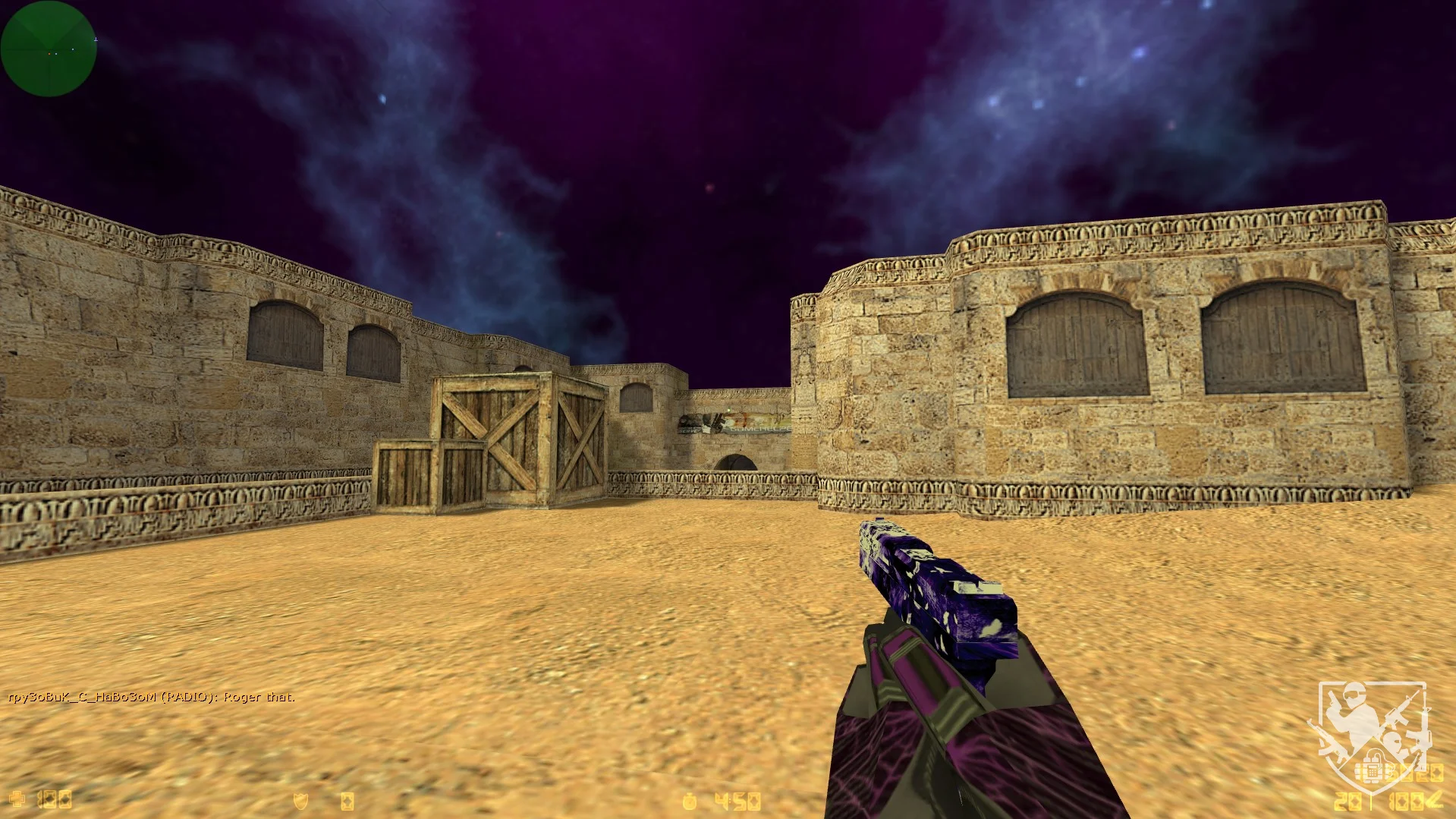
Task: Select the soldier shield emblem logo
Action: (1372, 735)
